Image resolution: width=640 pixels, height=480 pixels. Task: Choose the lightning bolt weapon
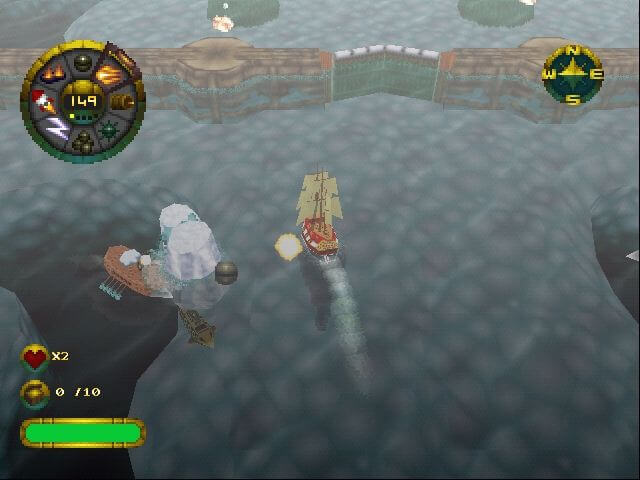(x=57, y=130)
